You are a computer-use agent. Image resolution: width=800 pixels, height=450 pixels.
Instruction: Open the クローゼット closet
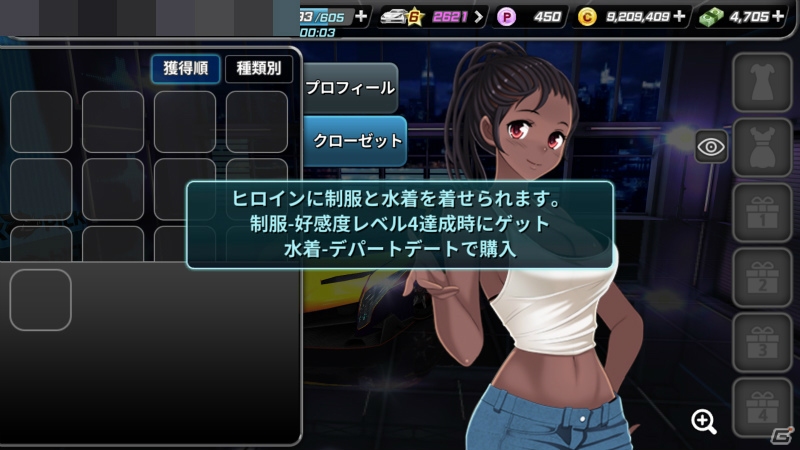click(354, 141)
